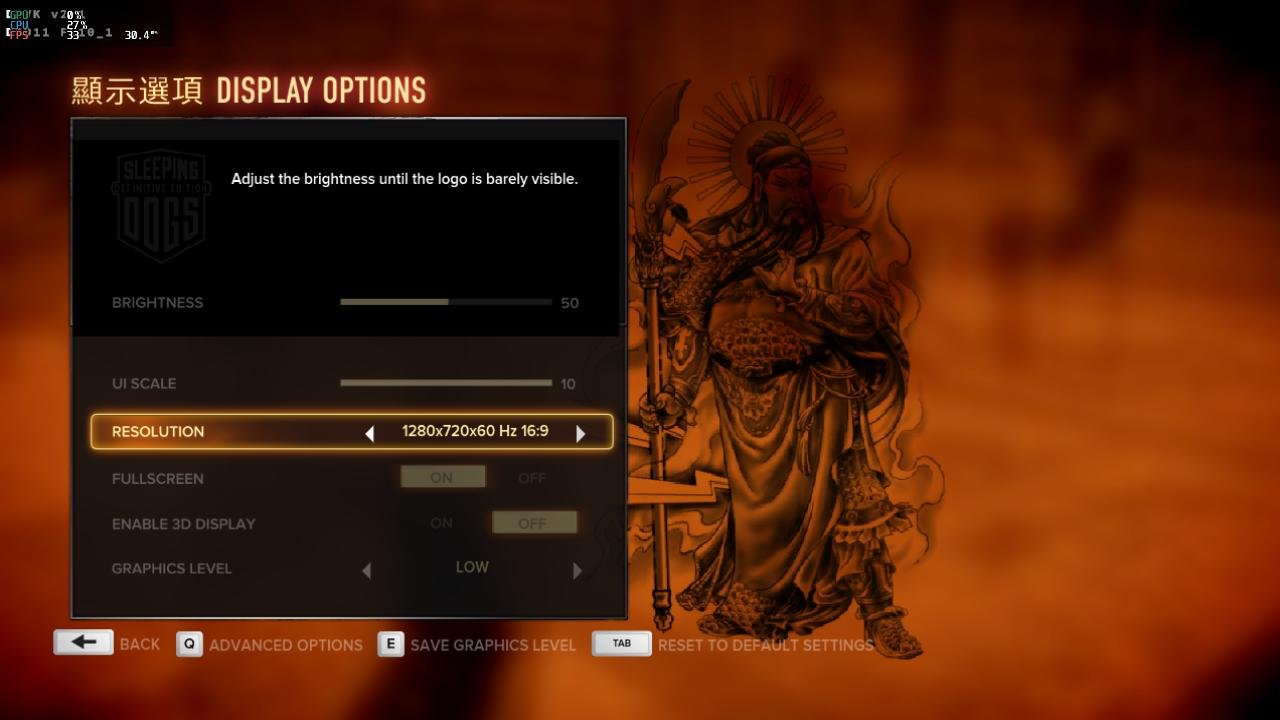Screen dimensions: 1280x720
Task: Lower the Graphics Level with left arrow
Action: point(366,570)
